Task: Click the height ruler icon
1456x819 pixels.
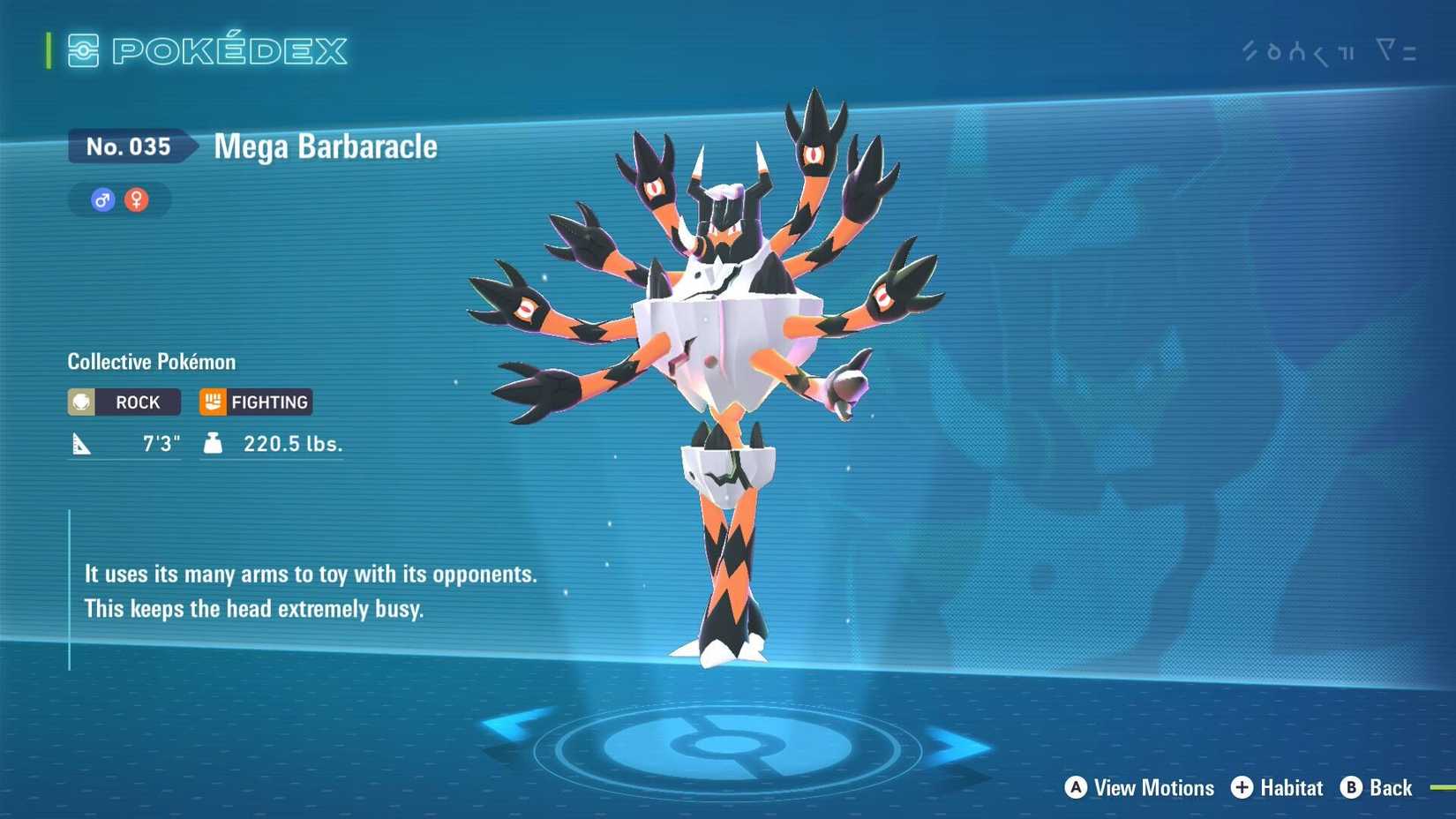Action: click(80, 443)
